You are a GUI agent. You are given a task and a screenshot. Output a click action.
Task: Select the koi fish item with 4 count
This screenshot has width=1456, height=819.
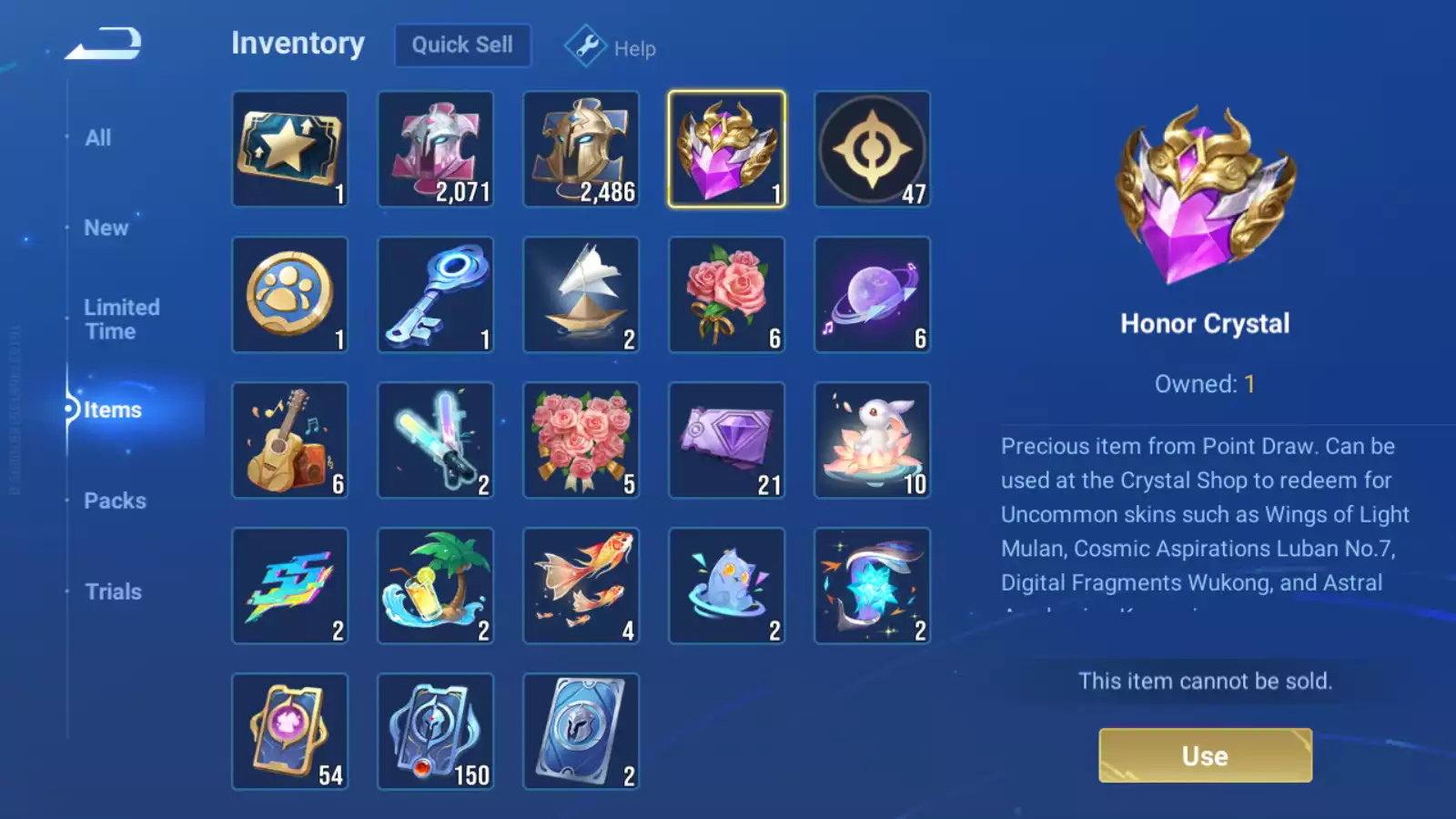coord(581,585)
